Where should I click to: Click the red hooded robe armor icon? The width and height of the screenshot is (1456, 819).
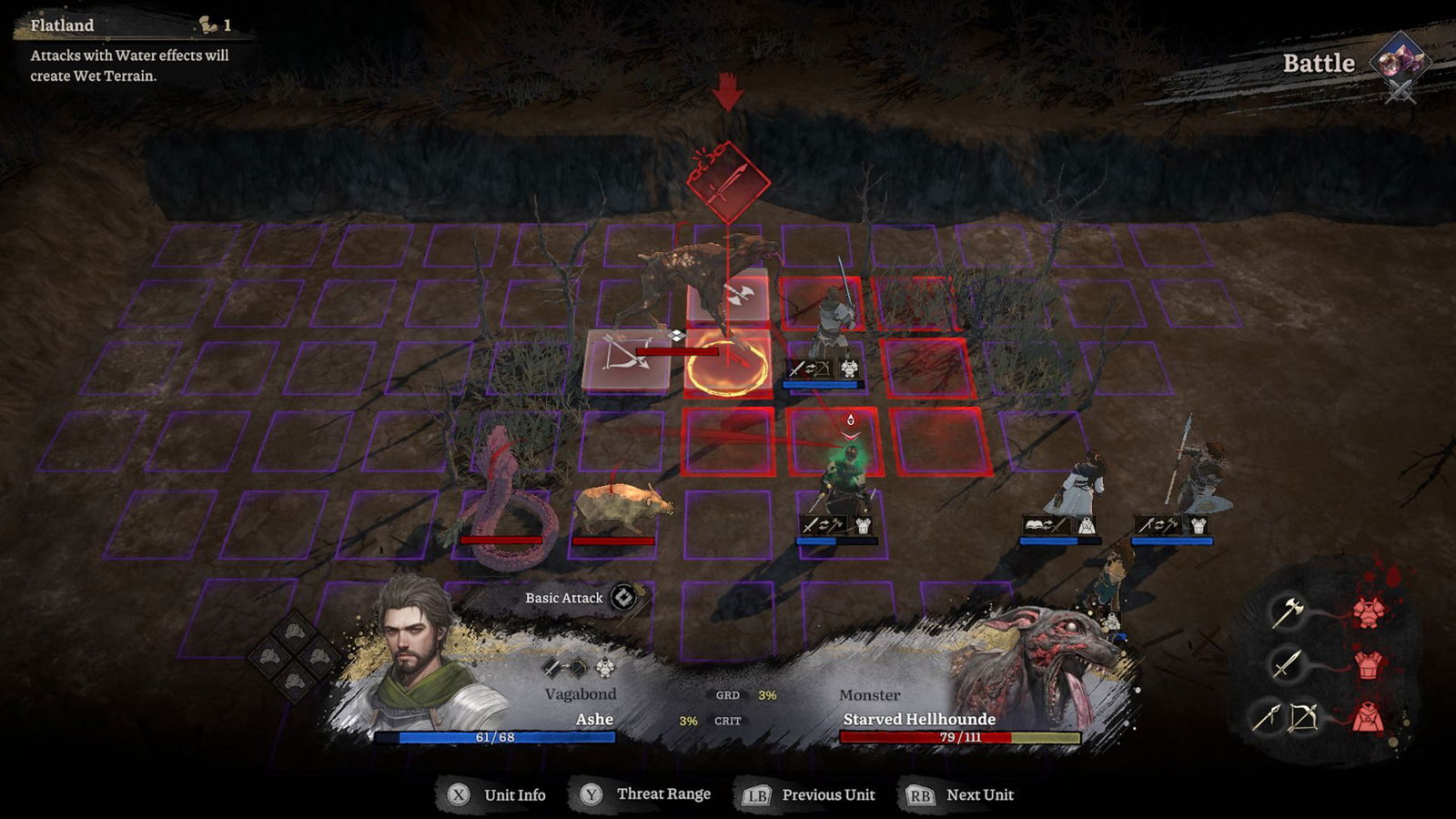[1369, 717]
